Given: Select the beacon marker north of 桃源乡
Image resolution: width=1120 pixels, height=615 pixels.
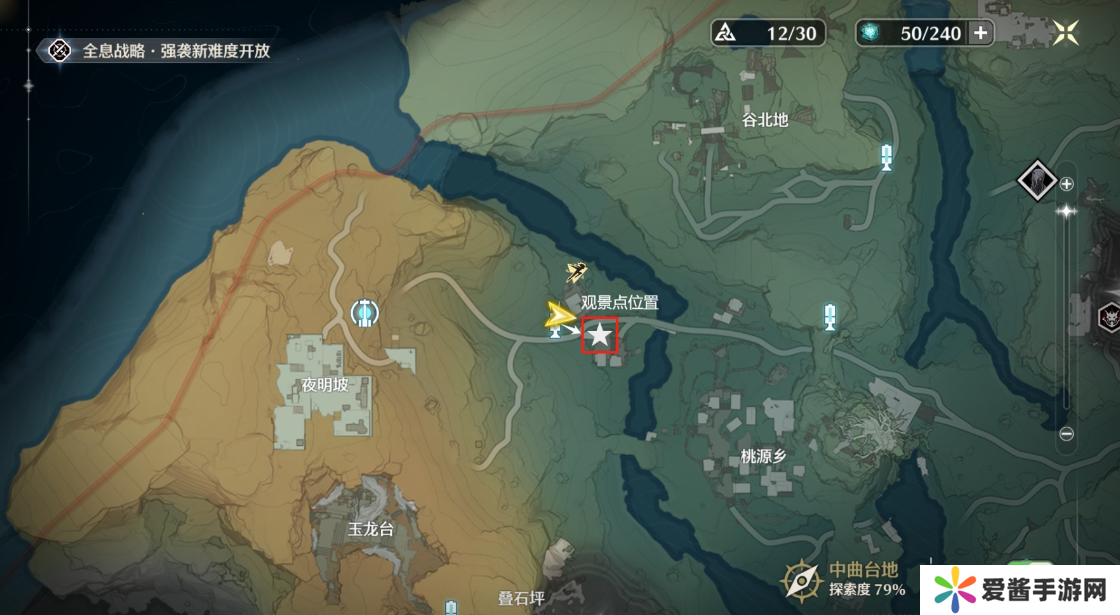Looking at the screenshot, I should 828,318.
